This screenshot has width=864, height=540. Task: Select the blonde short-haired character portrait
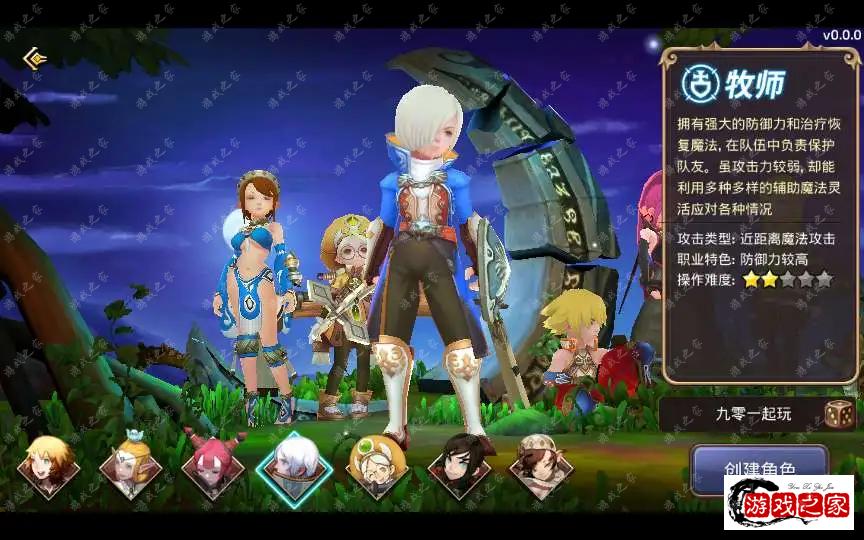point(48,466)
